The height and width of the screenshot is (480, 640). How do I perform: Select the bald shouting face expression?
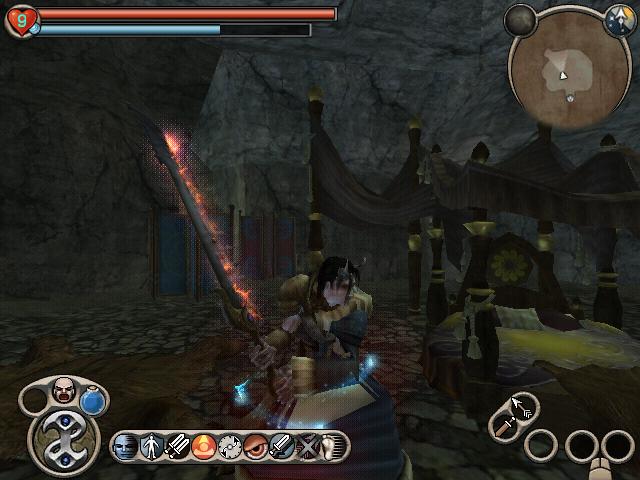[x=64, y=390]
